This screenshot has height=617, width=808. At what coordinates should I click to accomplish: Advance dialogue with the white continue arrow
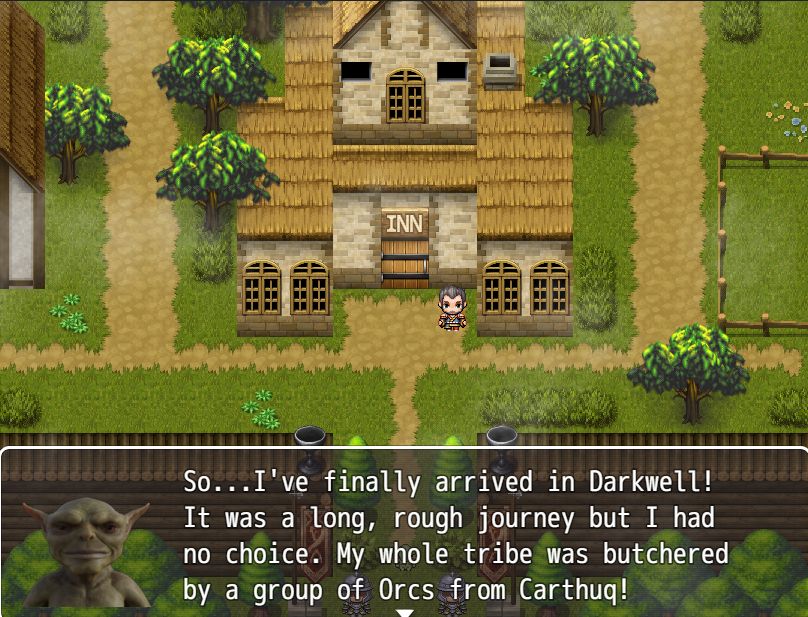click(x=404, y=611)
